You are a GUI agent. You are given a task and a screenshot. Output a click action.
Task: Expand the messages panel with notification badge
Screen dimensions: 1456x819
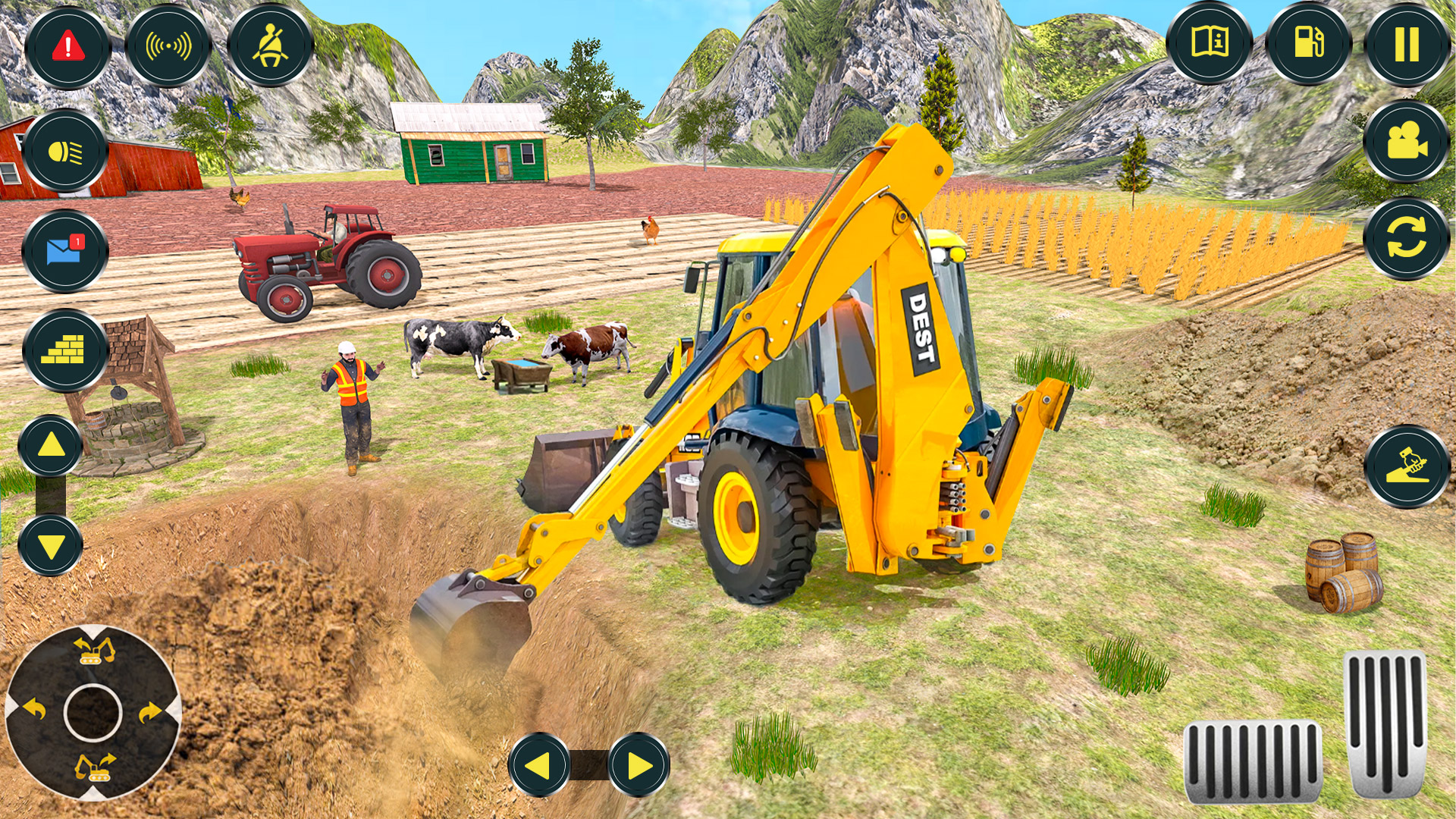click(67, 252)
